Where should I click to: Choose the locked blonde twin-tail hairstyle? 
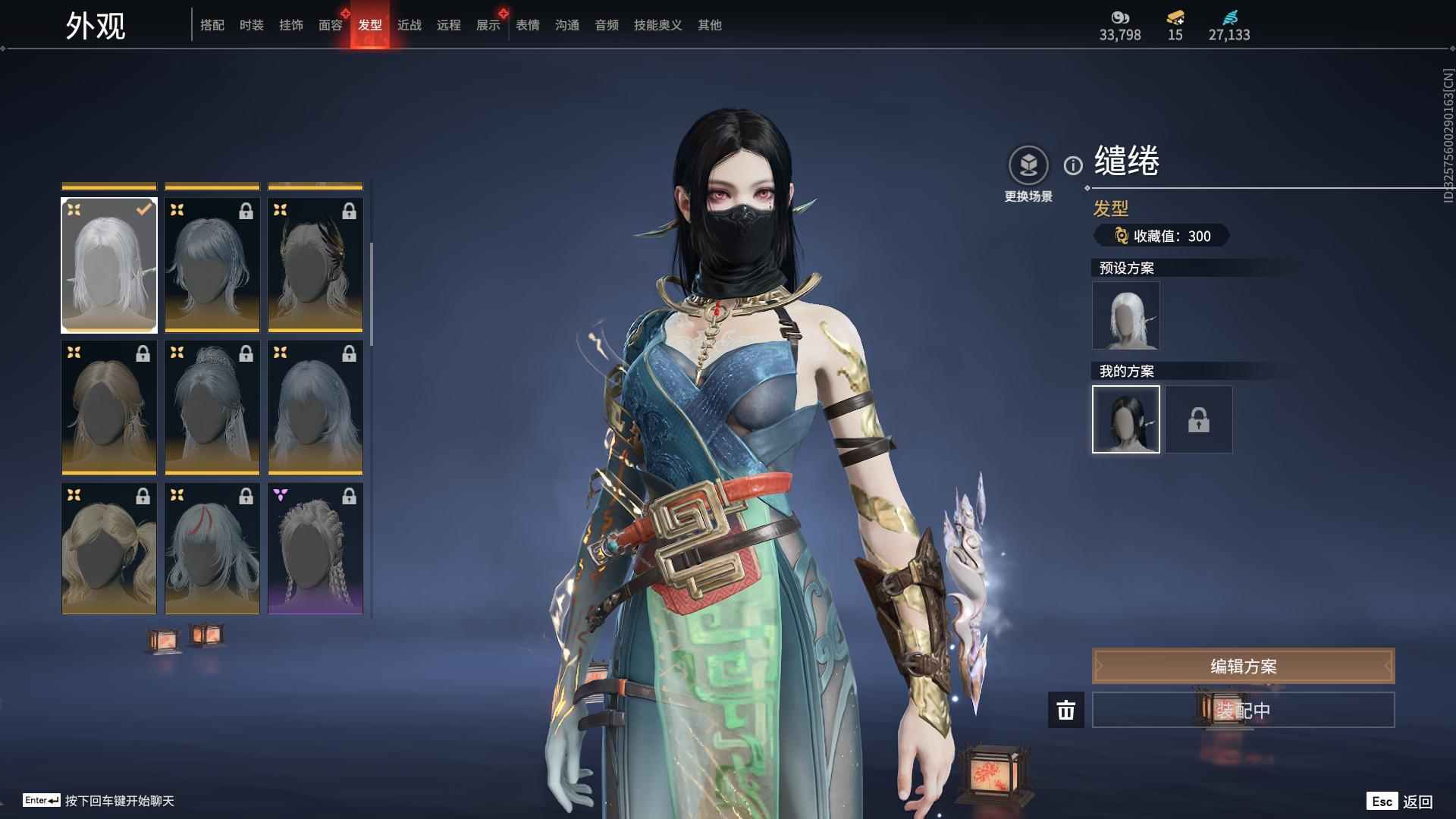(x=109, y=548)
